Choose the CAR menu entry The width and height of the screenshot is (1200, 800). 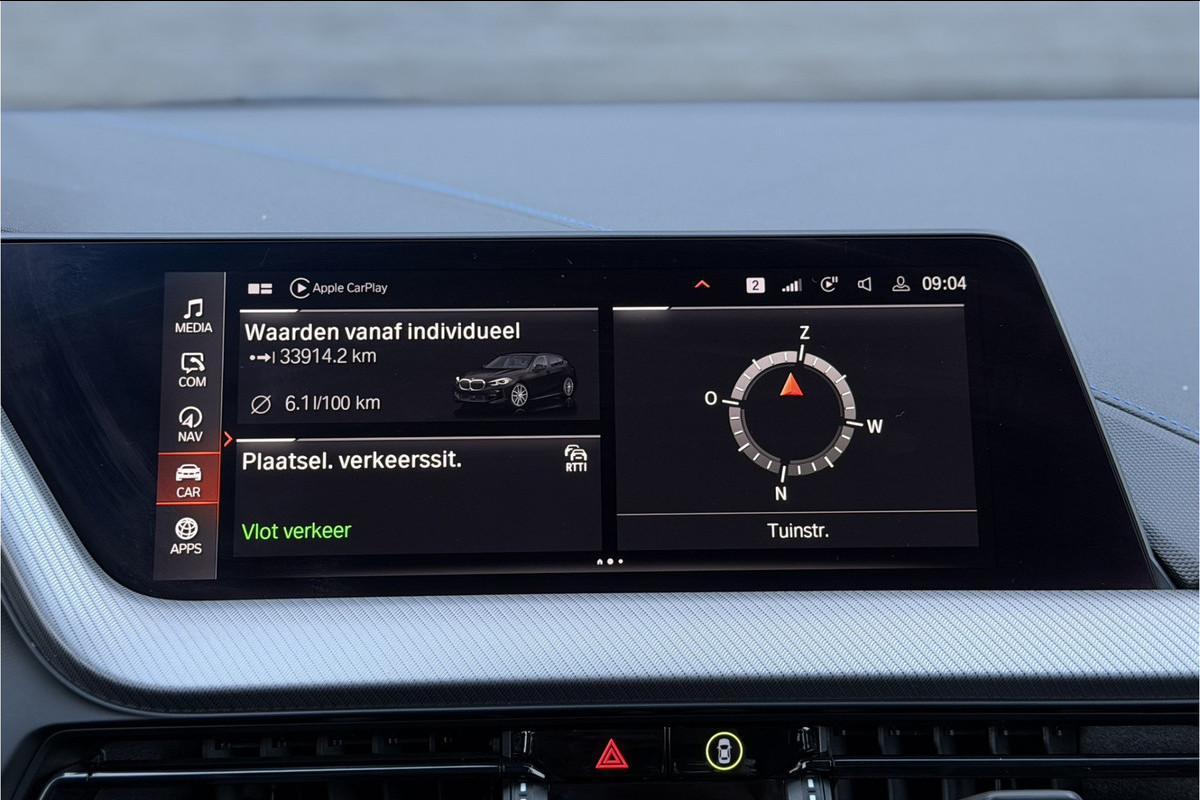pyautogui.click(x=188, y=479)
